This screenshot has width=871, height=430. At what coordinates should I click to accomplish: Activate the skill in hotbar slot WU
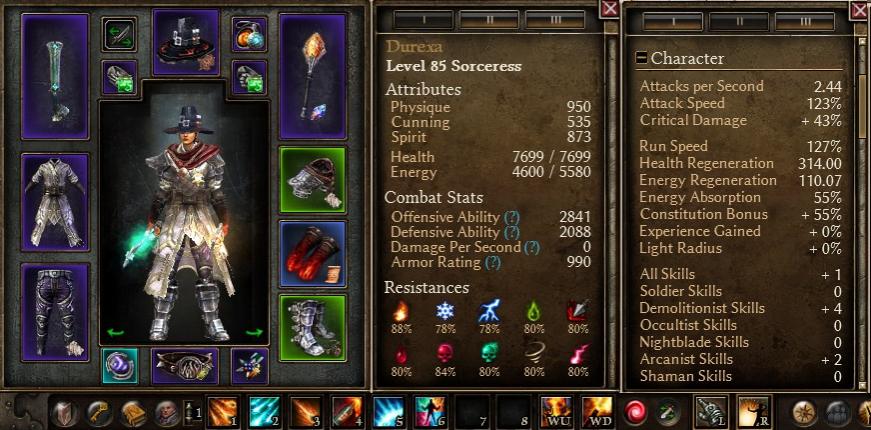(x=555, y=412)
